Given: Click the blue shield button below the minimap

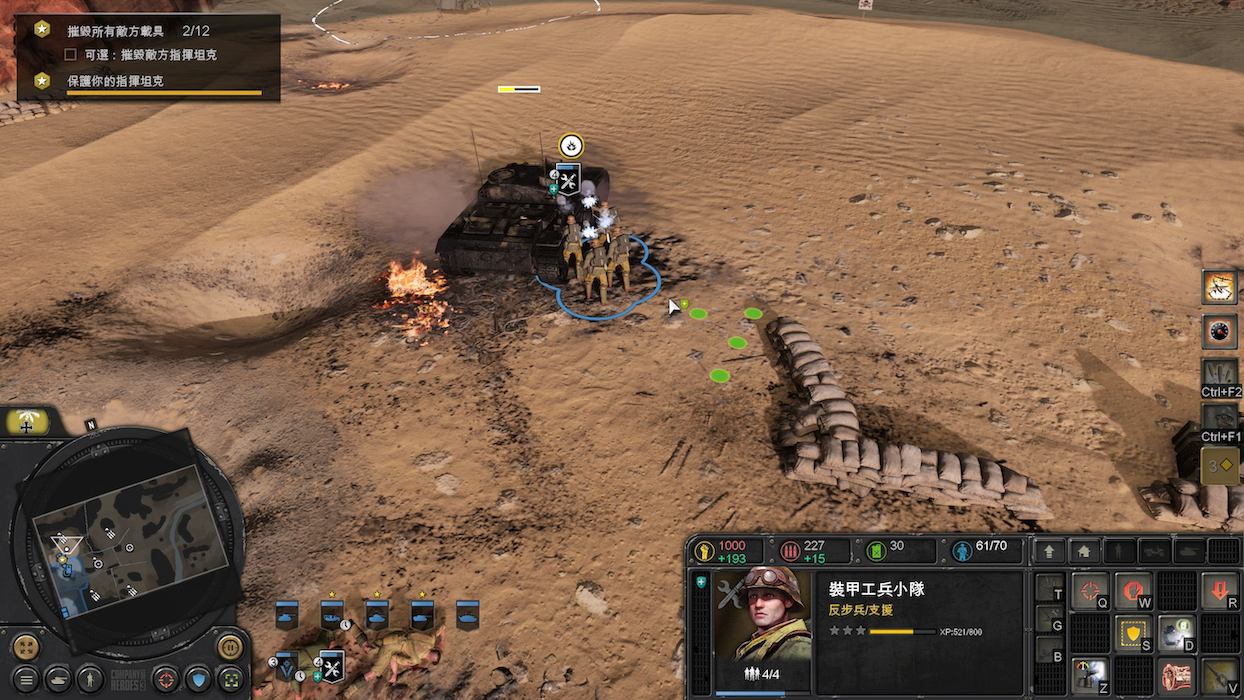Looking at the screenshot, I should (x=198, y=678).
